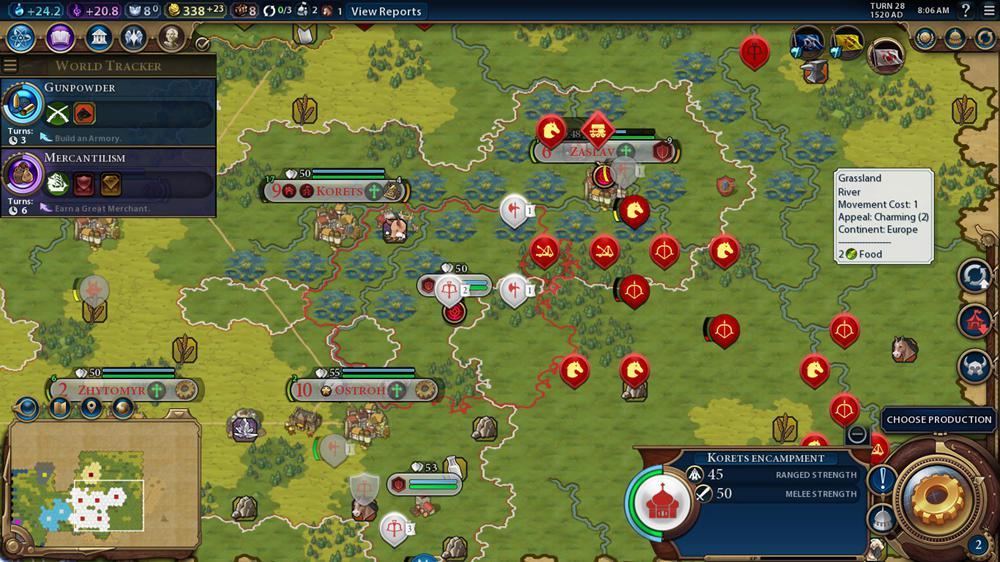Open the science technology tree button

(22, 38)
